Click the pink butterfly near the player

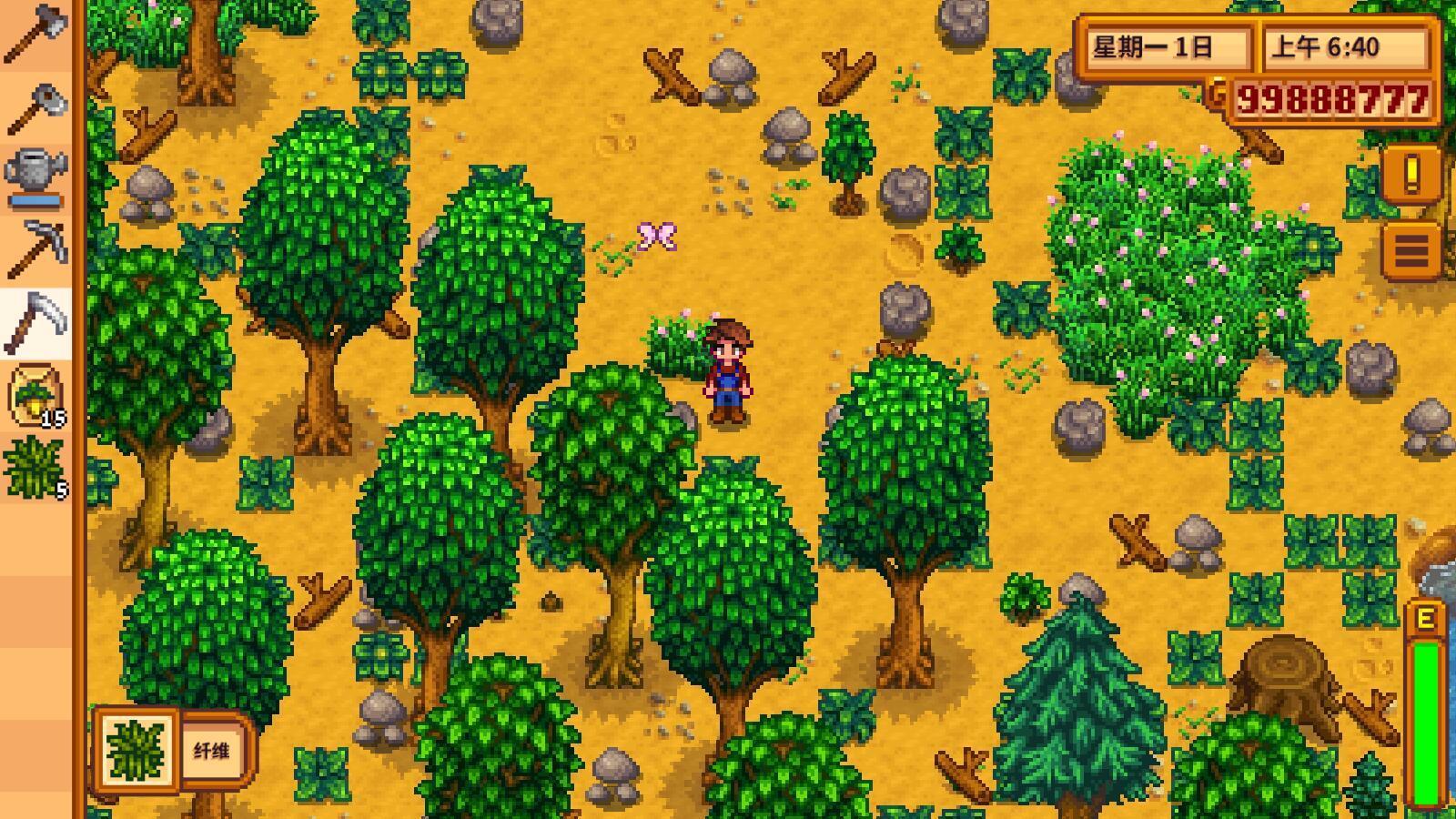coord(657,235)
